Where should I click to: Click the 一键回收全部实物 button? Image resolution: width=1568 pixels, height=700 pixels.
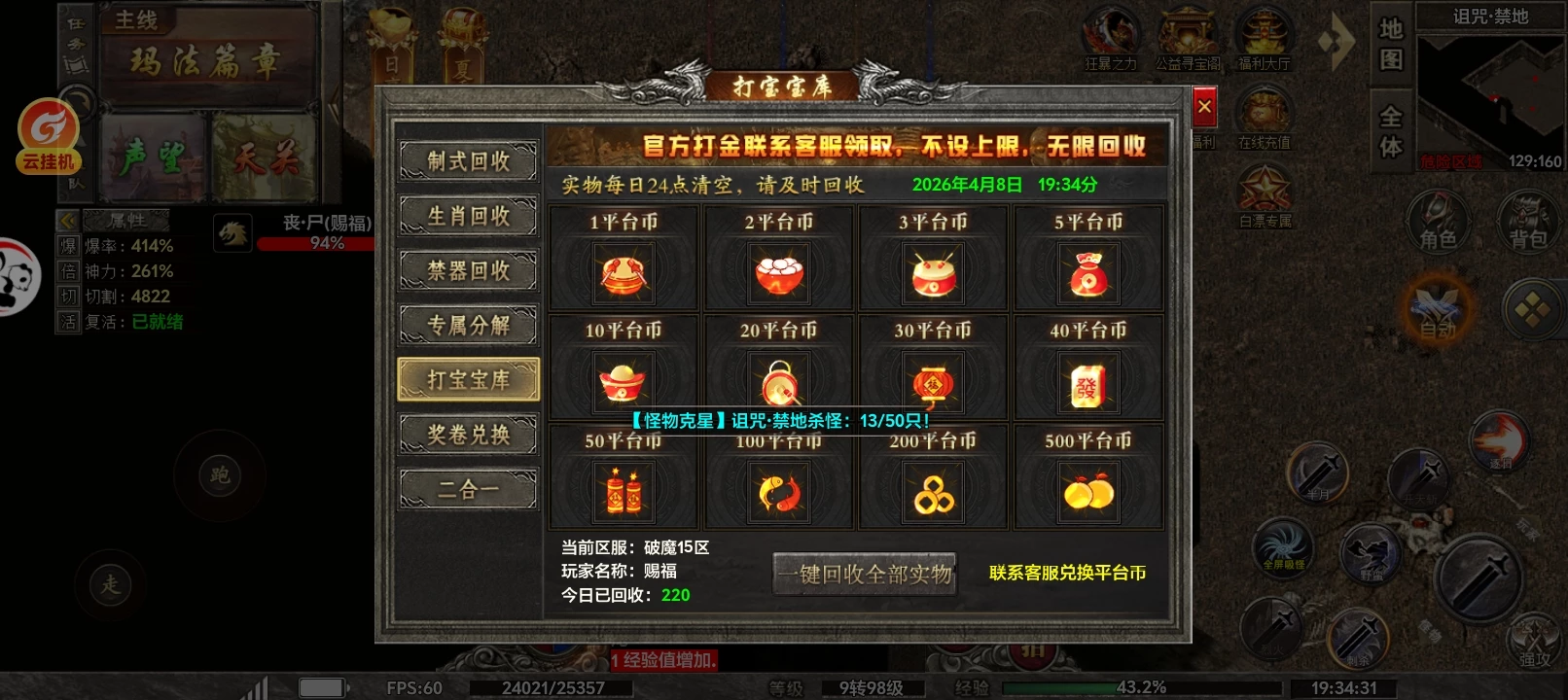coord(864,575)
